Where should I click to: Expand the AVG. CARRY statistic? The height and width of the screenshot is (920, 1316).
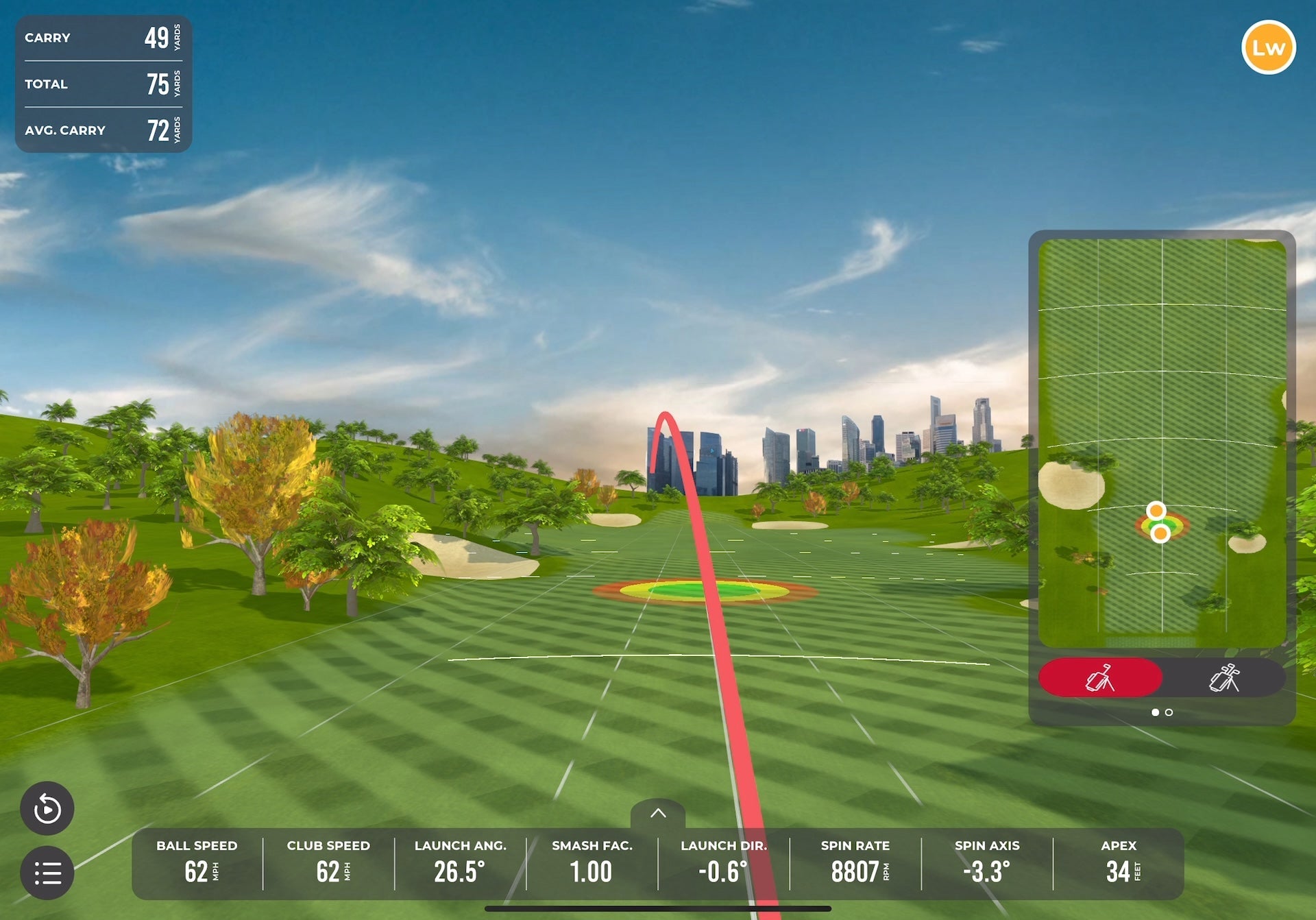coord(103,130)
